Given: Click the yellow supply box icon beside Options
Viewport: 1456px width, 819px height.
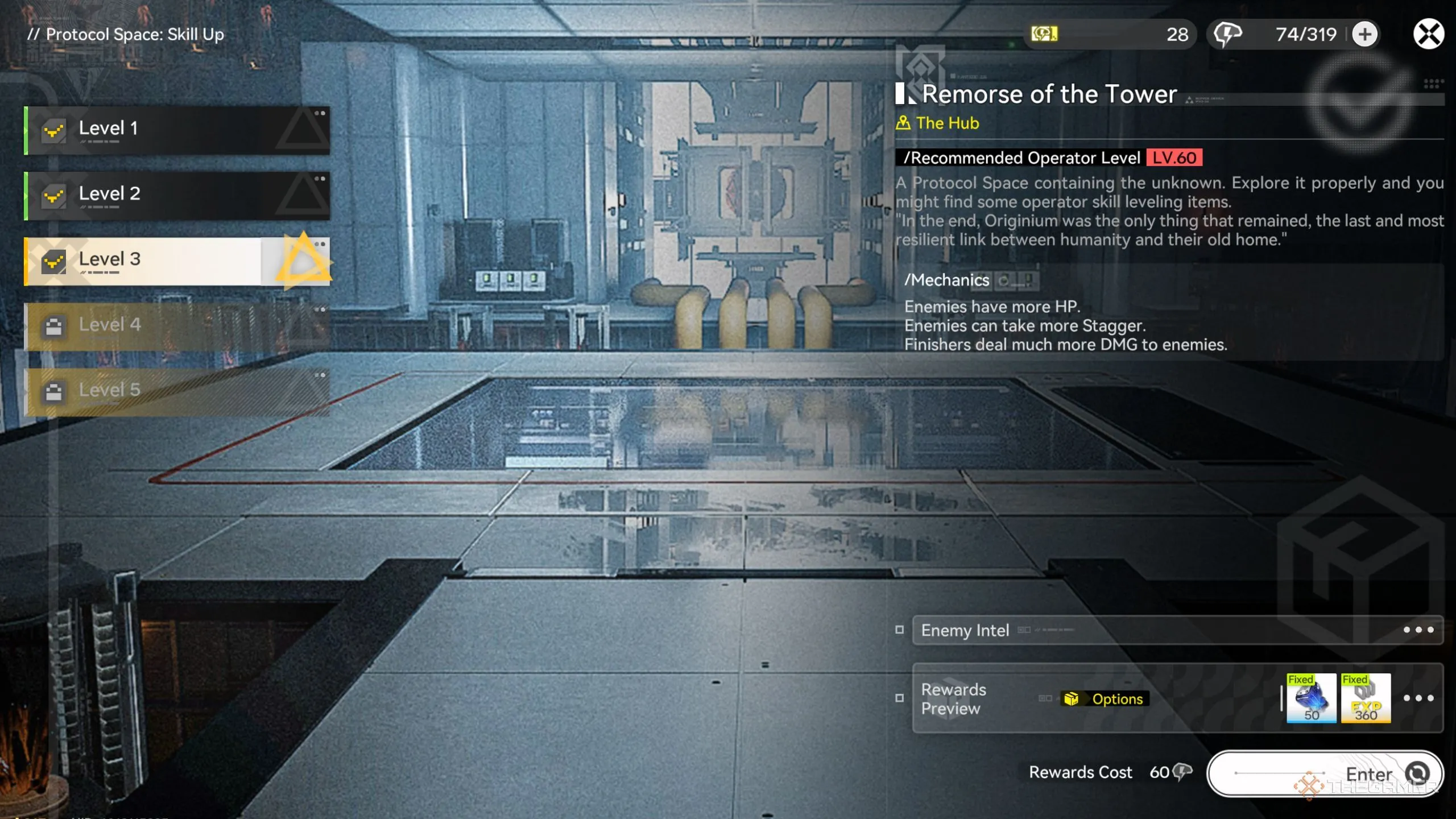Looking at the screenshot, I should click(x=1072, y=699).
